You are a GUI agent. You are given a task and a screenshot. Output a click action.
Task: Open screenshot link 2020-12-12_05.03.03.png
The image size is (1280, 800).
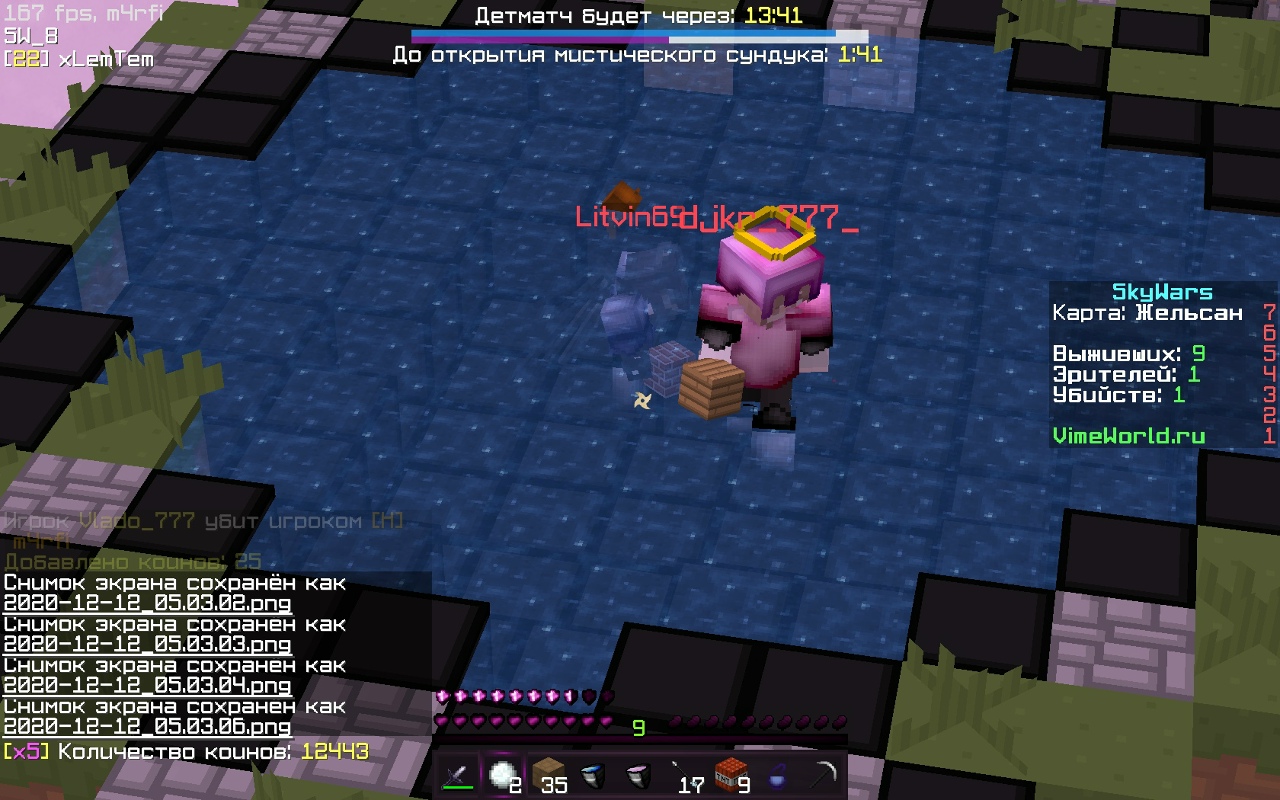point(148,645)
